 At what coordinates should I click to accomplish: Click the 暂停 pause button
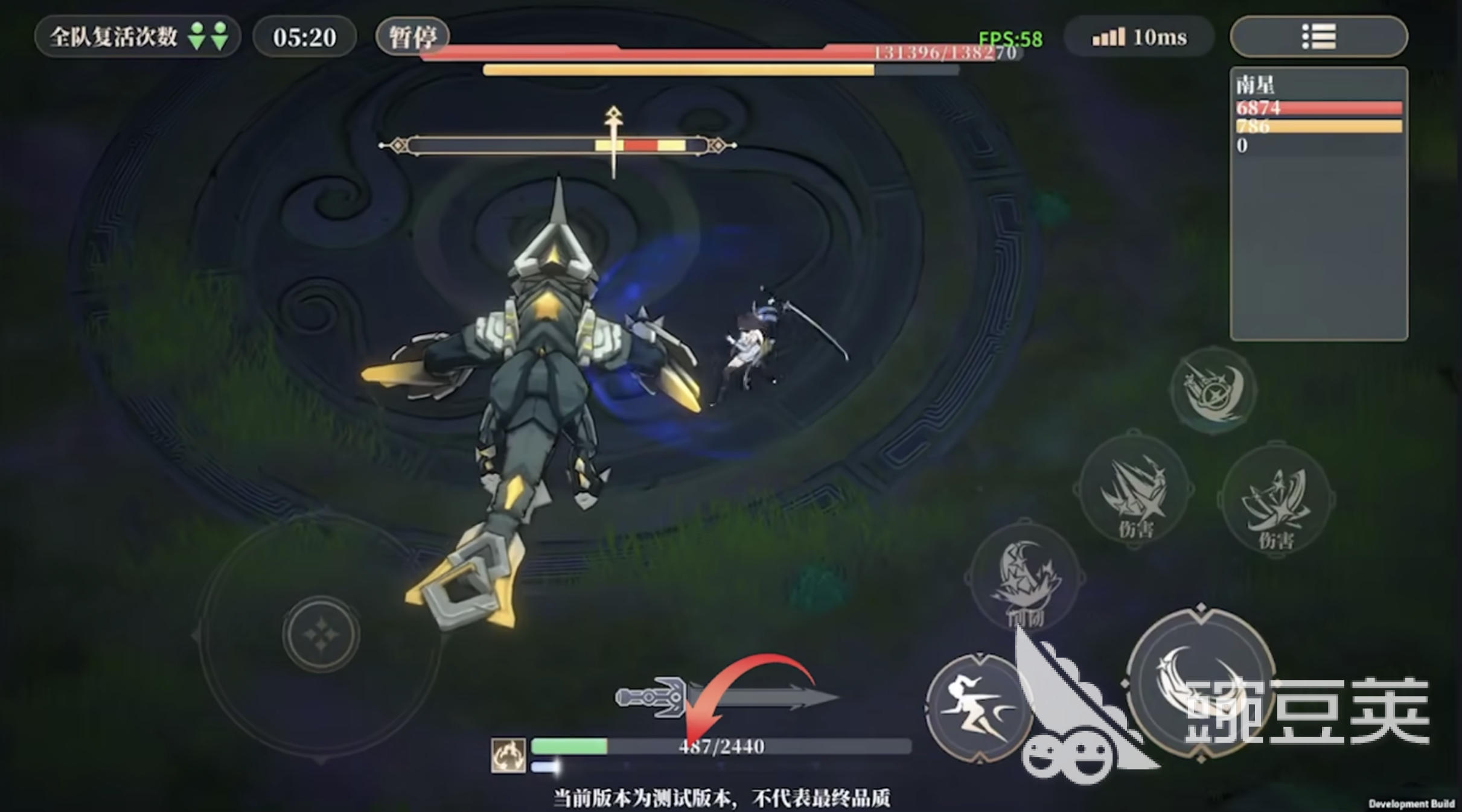pyautogui.click(x=413, y=36)
